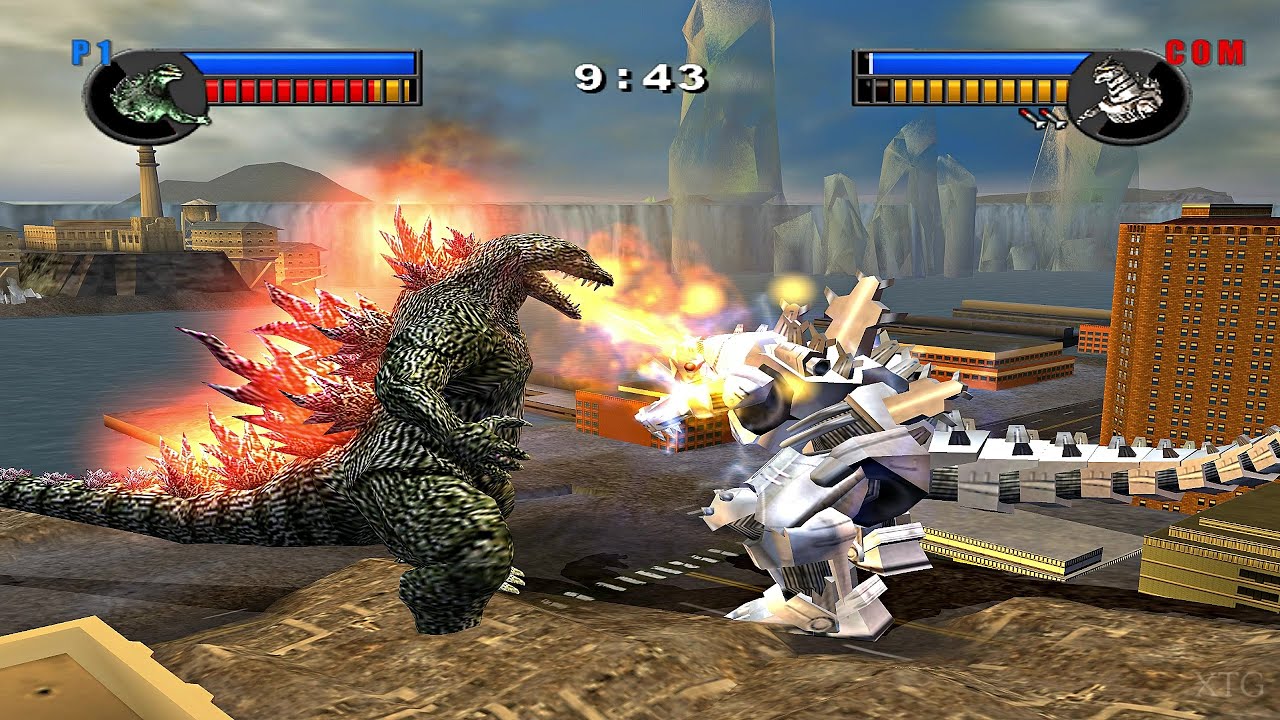Click the yellow segment at Godzilla's meter end
Screen dimensions: 1280x720
pos(393,90)
